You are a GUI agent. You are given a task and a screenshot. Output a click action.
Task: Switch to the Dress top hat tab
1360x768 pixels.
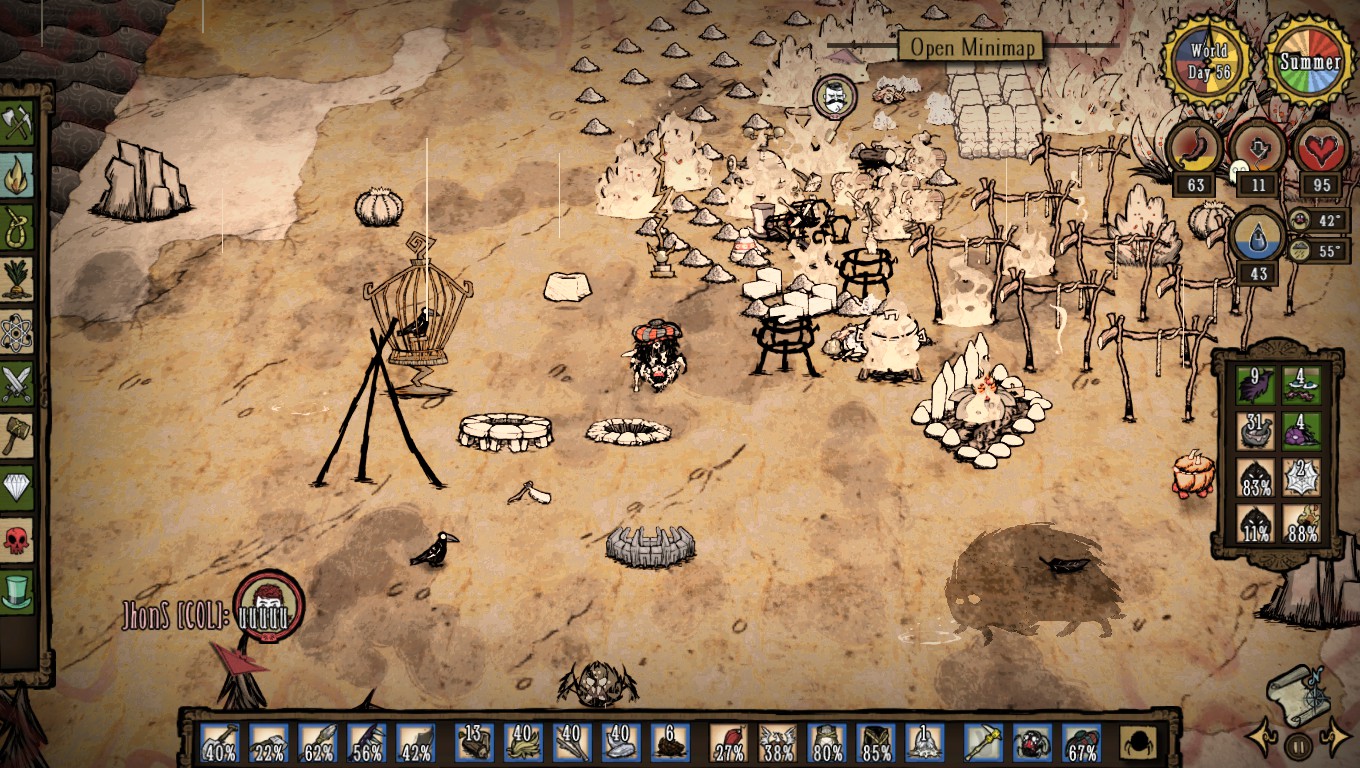point(17,591)
